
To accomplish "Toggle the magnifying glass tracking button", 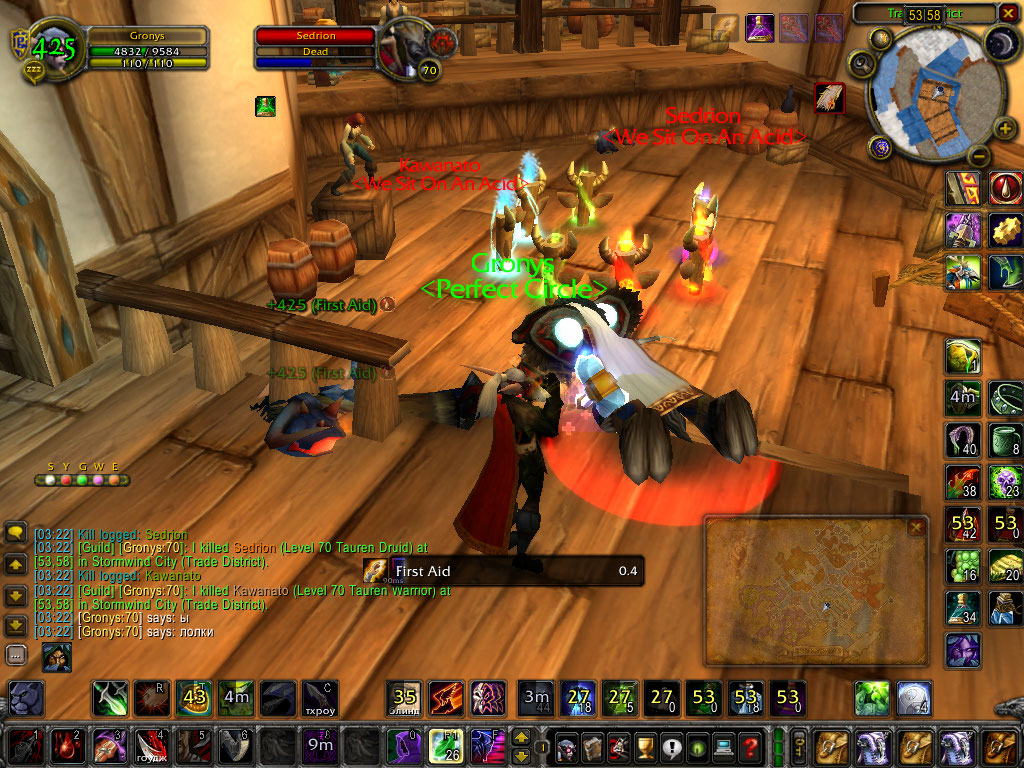I will 860,64.
